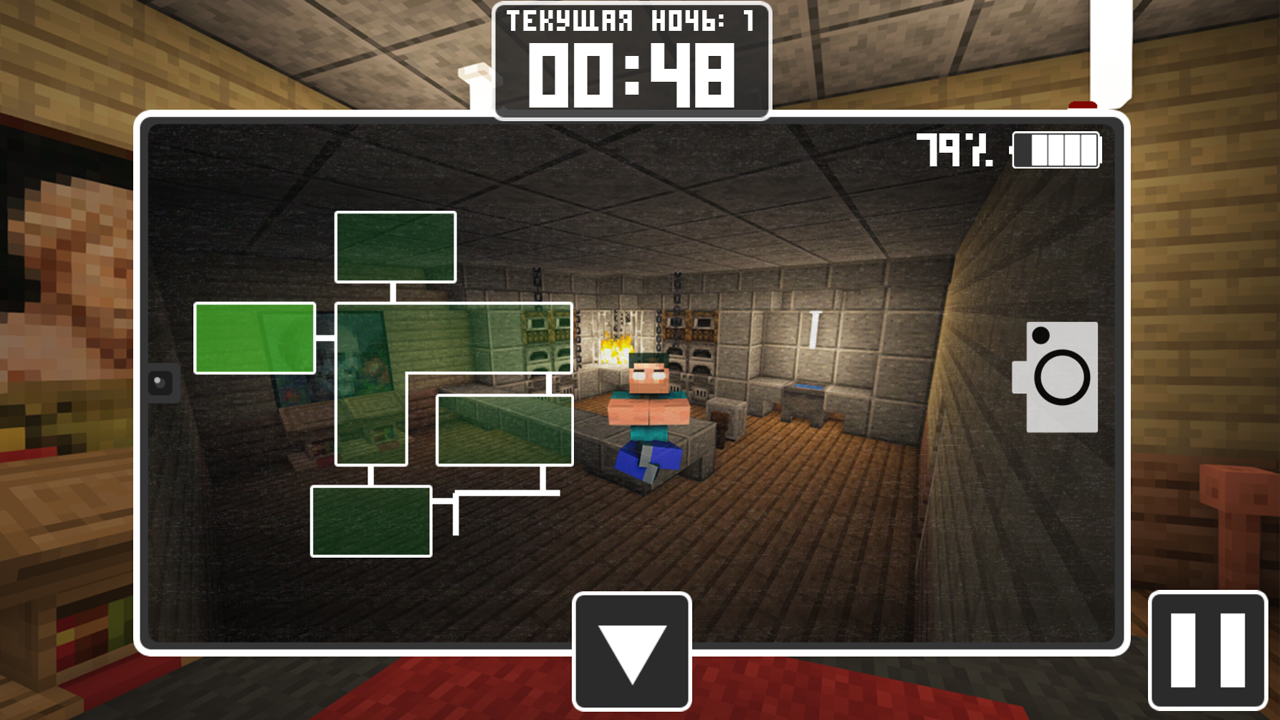Switch to the topmost room on the camera map
Screen dimensions: 1280x720
pos(396,246)
